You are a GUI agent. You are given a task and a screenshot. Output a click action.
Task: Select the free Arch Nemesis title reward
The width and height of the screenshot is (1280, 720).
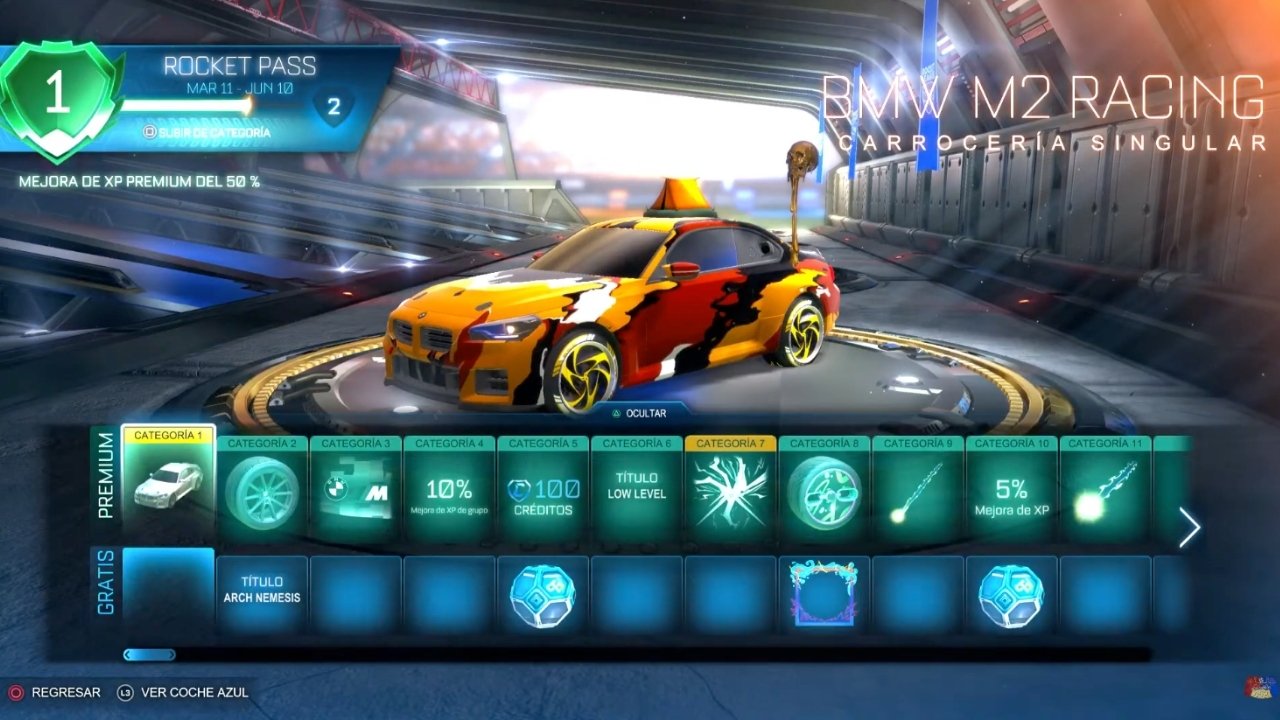[262, 591]
